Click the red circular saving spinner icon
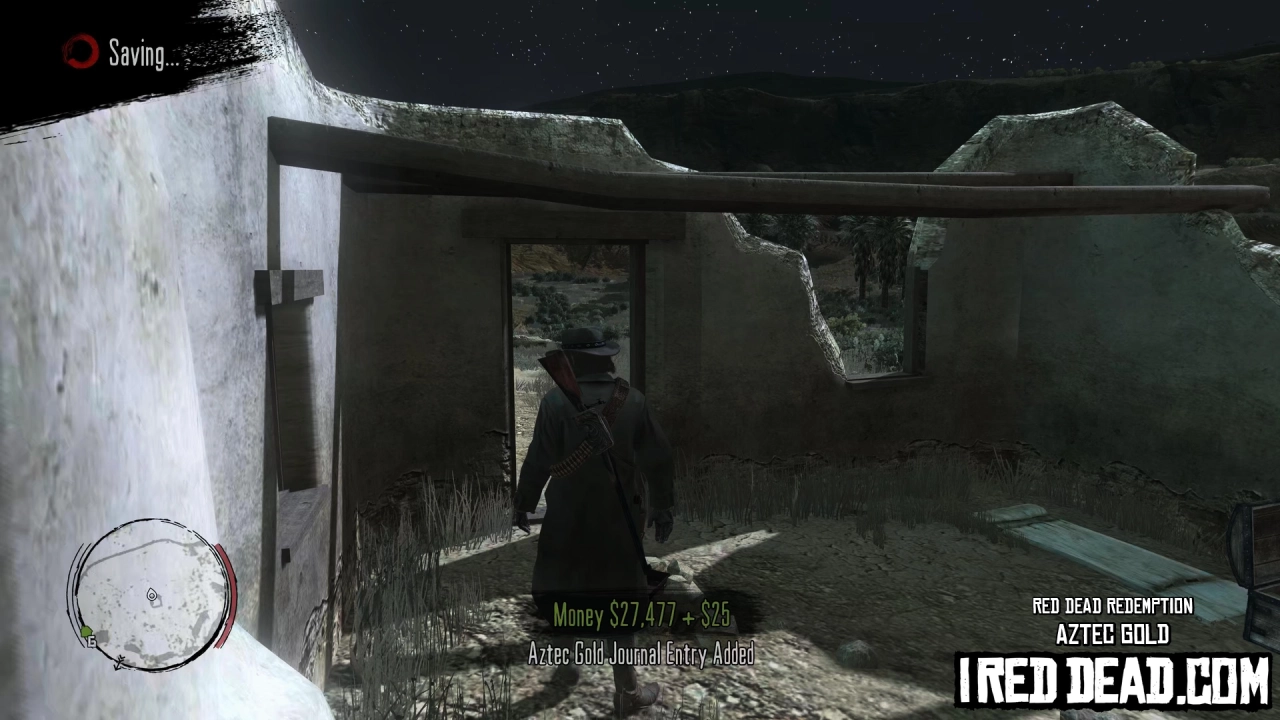The height and width of the screenshot is (720, 1280). [79, 53]
